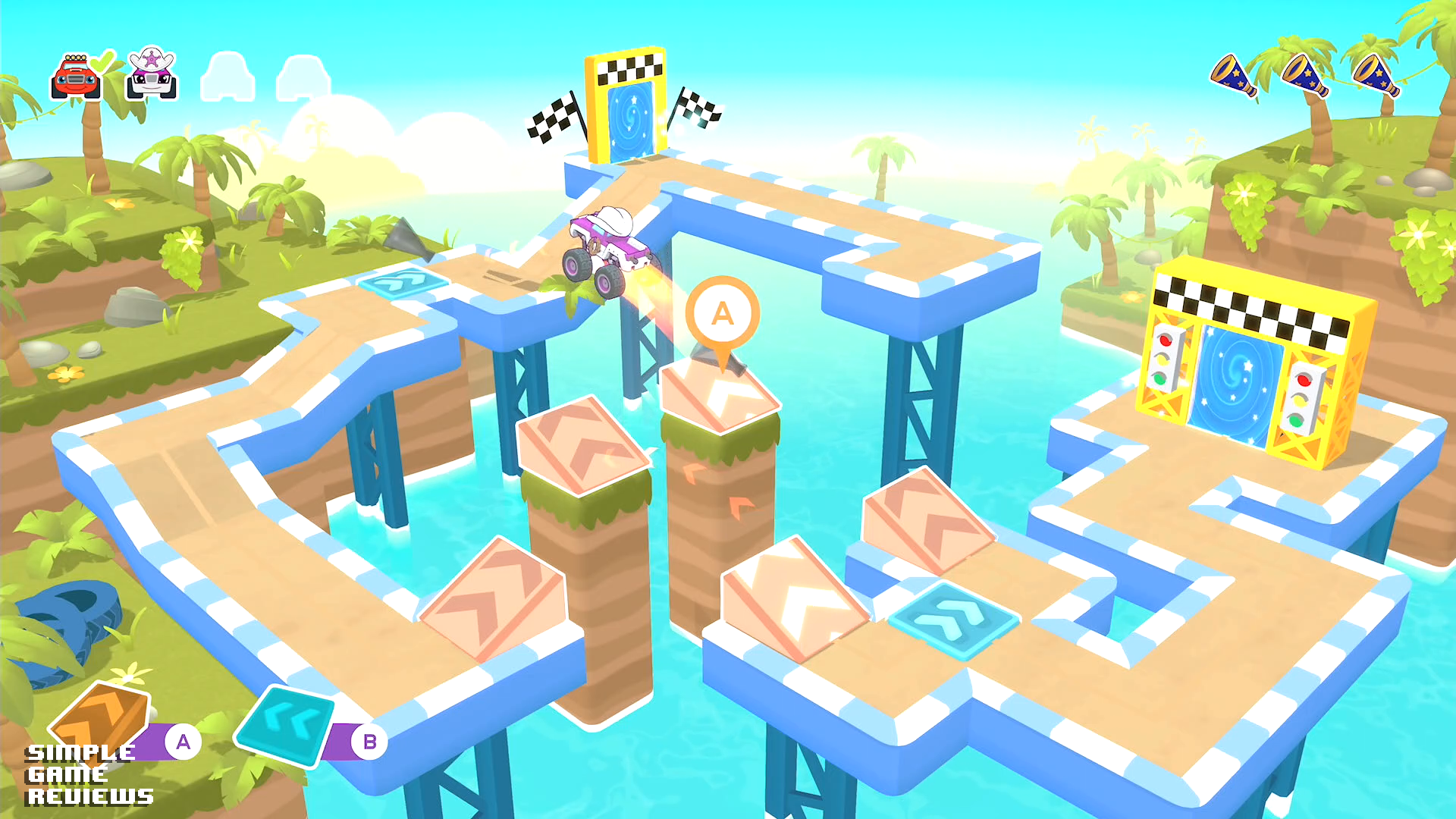Select the pink sheriff-star truck icon
This screenshot has width=1456, height=819.
(152, 75)
